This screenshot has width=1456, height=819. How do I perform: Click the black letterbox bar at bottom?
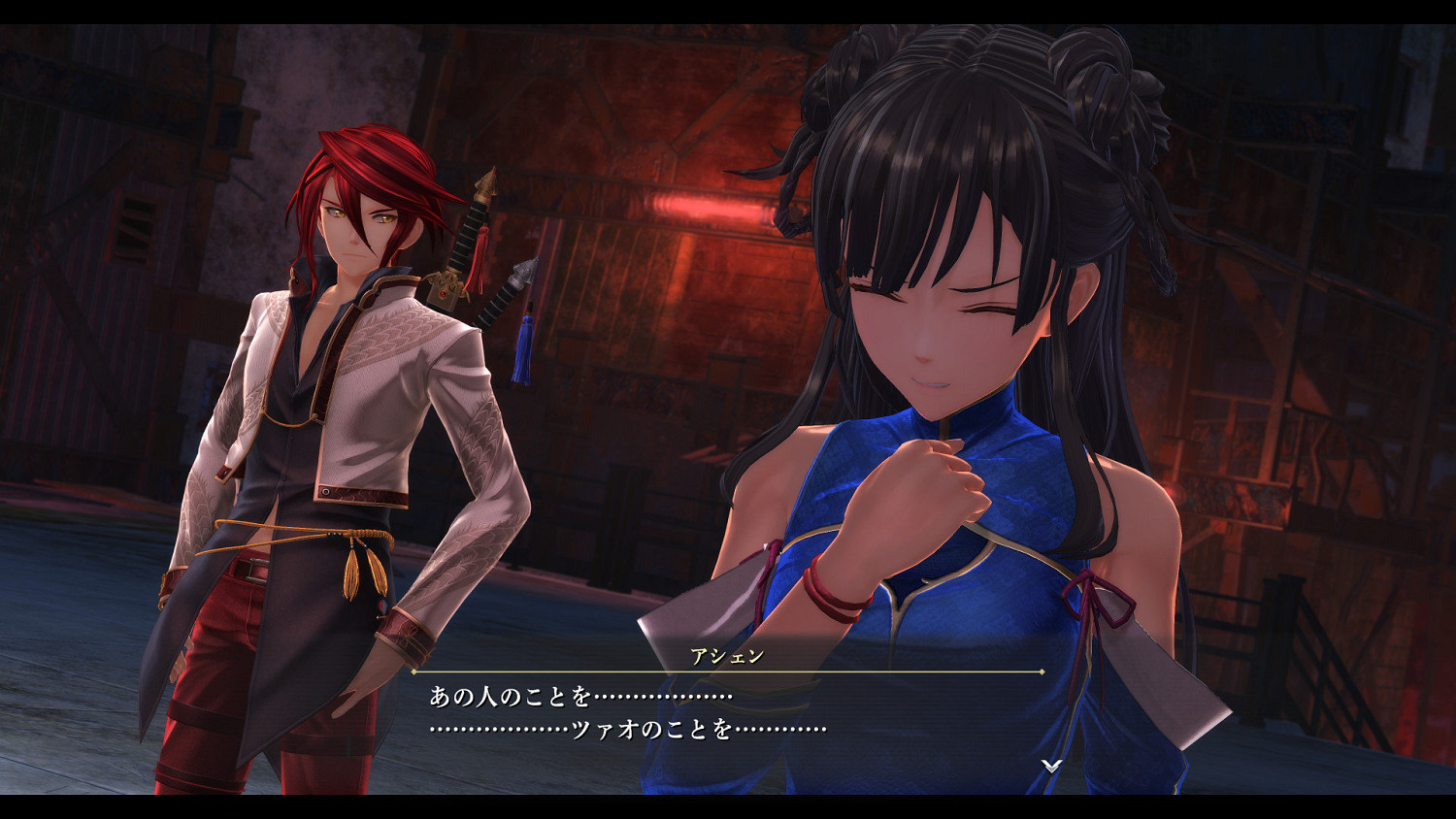728,805
